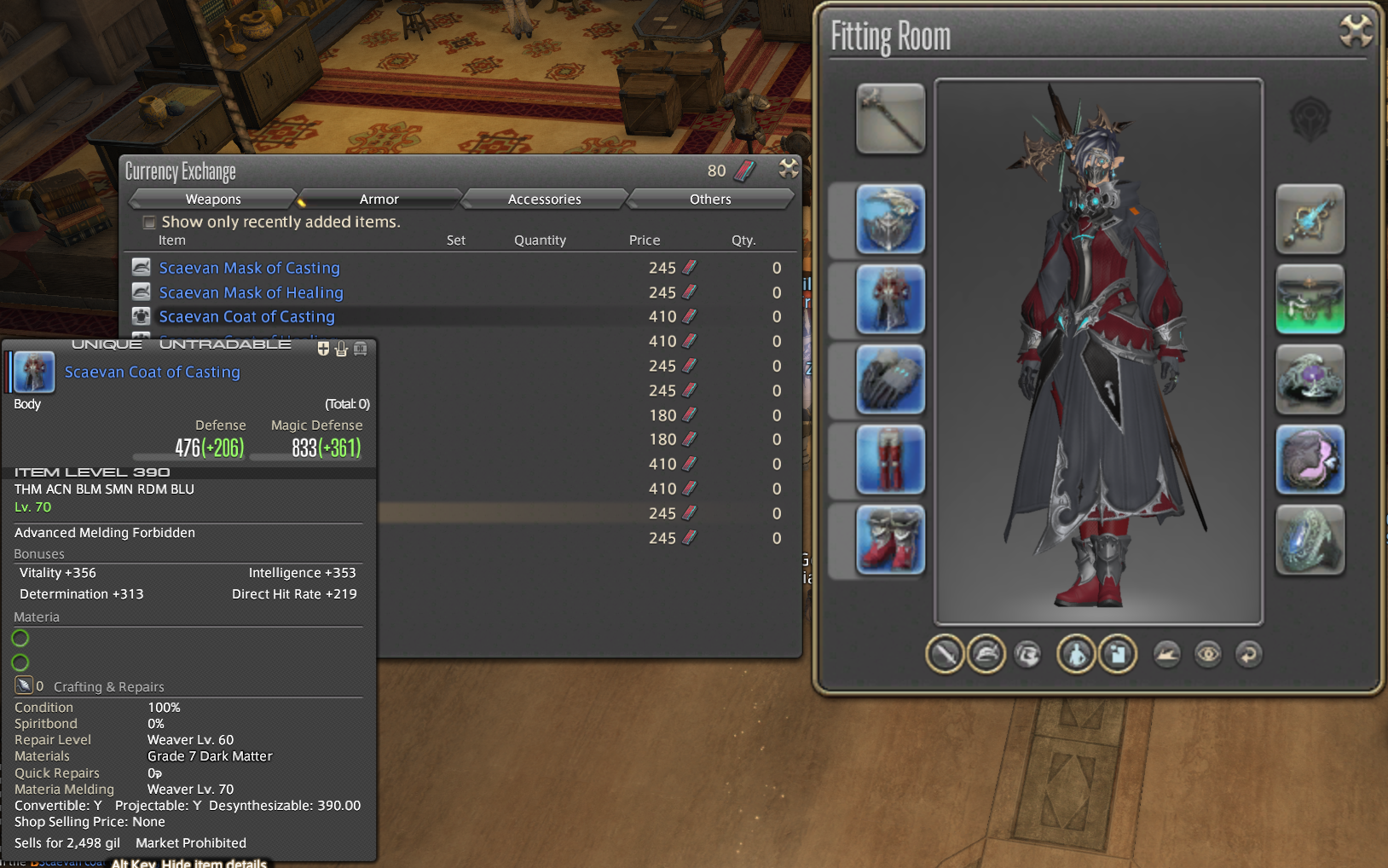Pick the Scaevan Coat of Casting row
Image resolution: width=1388 pixels, height=868 pixels.
(x=246, y=317)
